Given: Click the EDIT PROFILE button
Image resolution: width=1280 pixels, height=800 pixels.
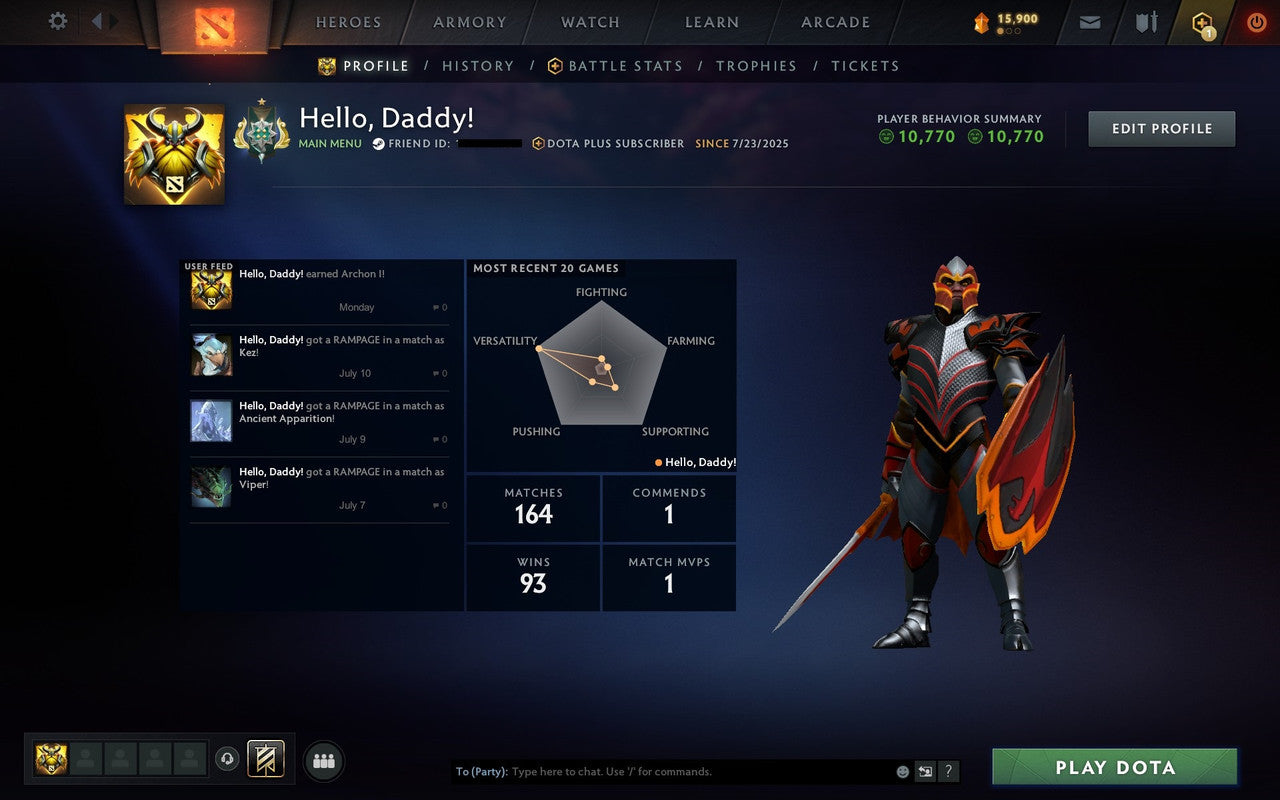Looking at the screenshot, I should click(x=1161, y=128).
